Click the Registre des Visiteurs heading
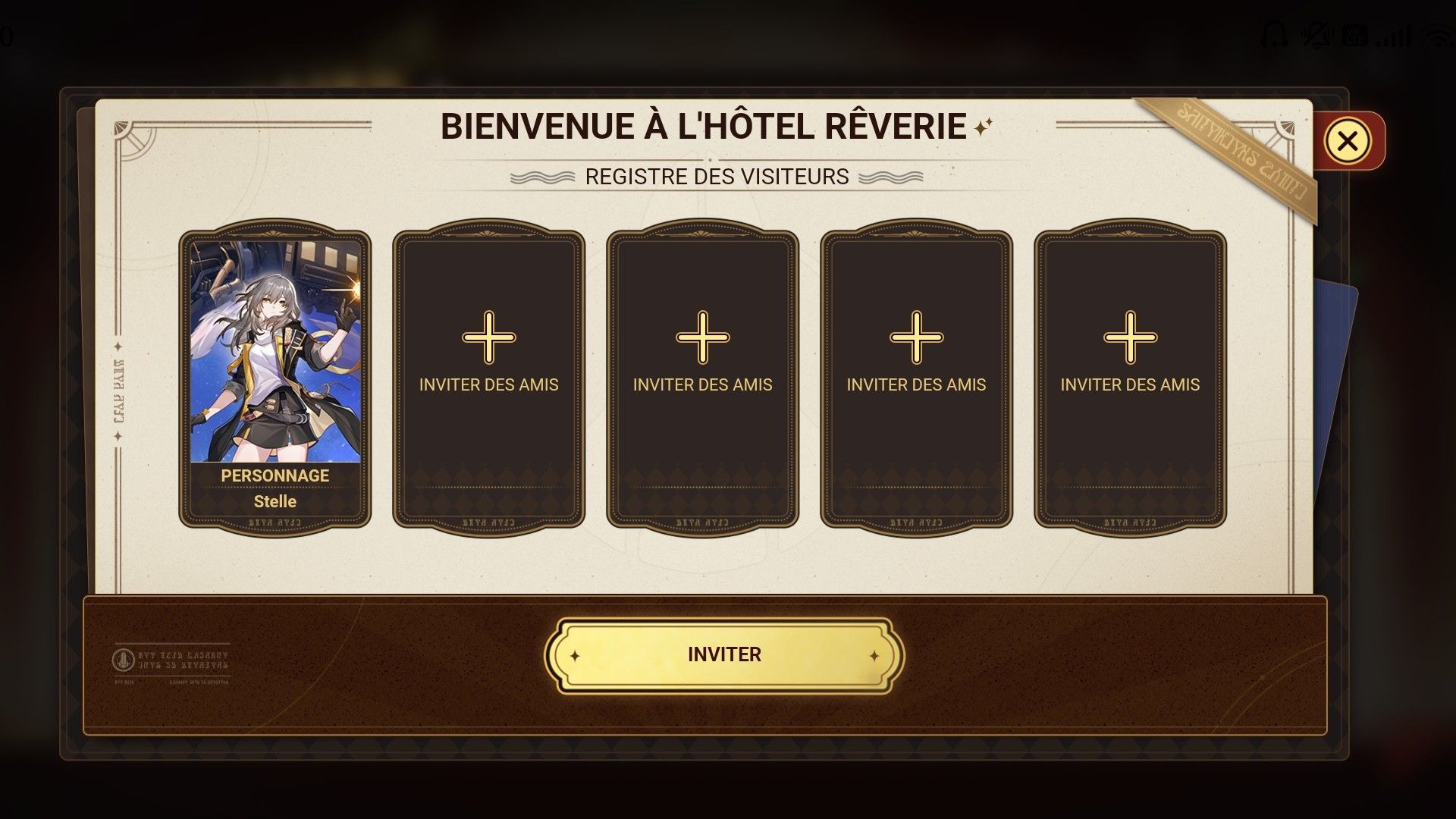The image size is (1456, 819). click(x=714, y=177)
